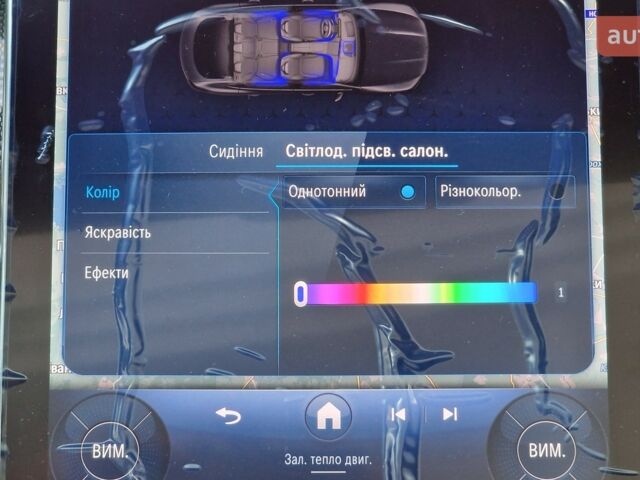This screenshot has width=640, height=480.
Task: Skip to the previous track
Action: (398, 414)
